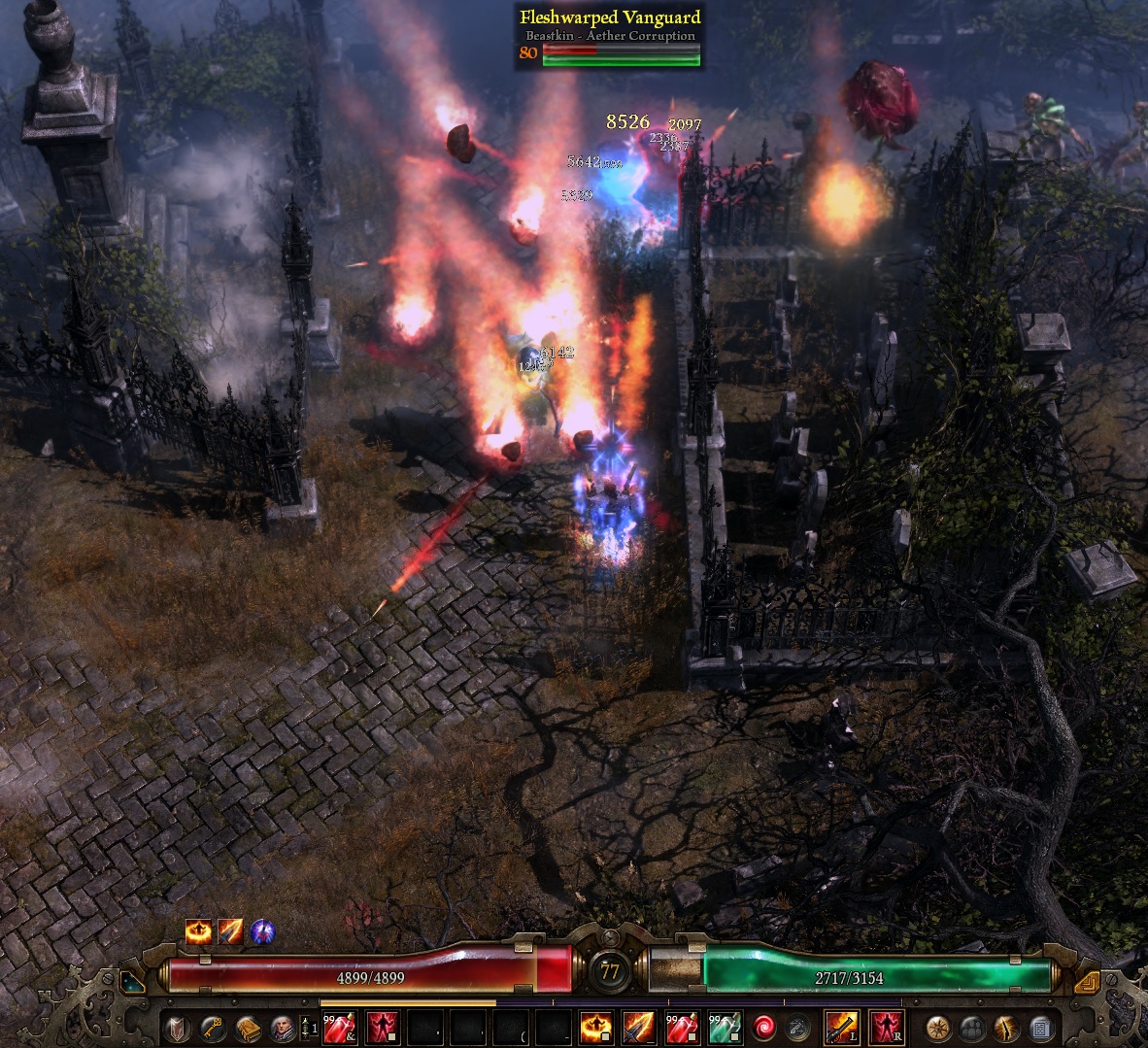Toggle the weapon swap arrows button

(x=798, y=1027)
